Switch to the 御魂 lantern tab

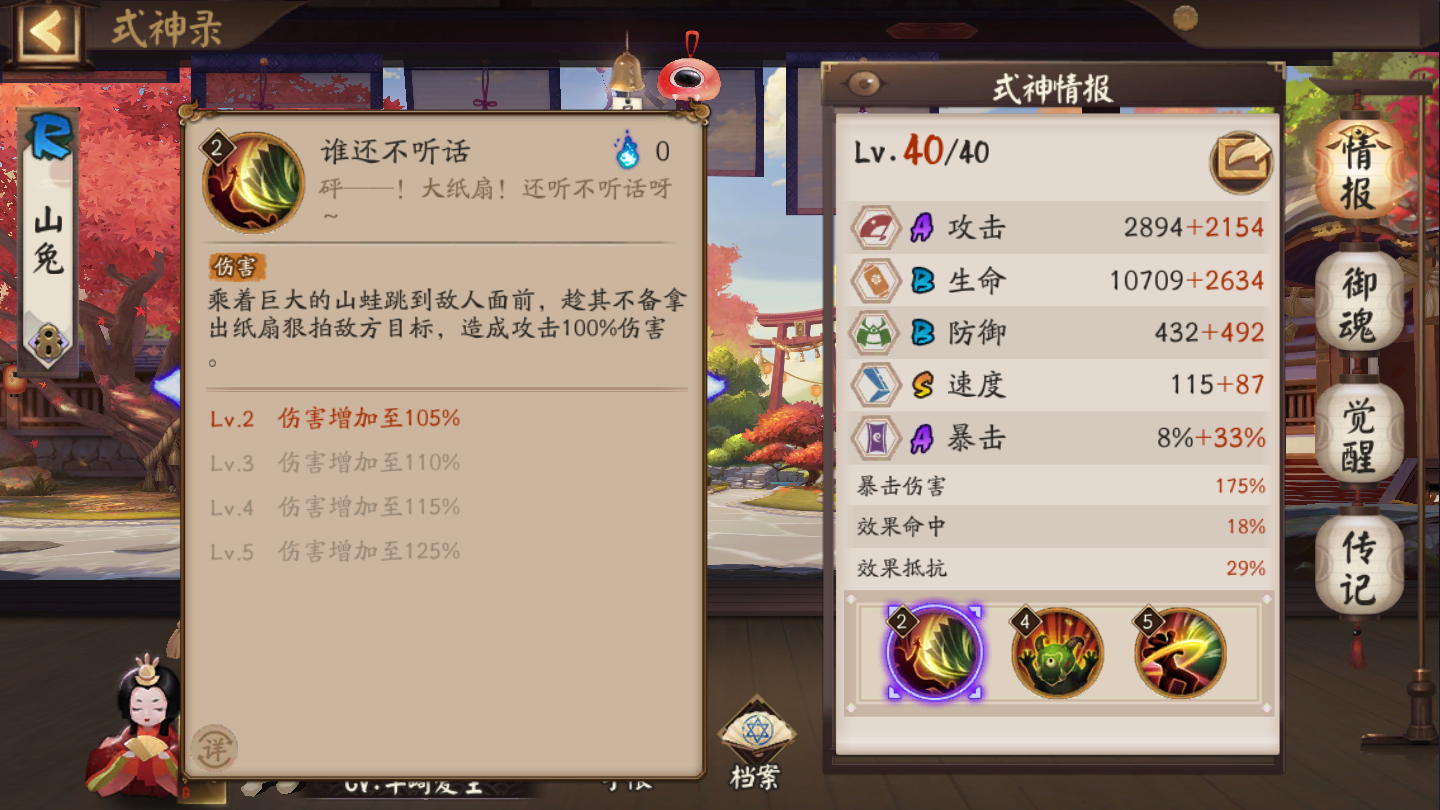[1360, 296]
